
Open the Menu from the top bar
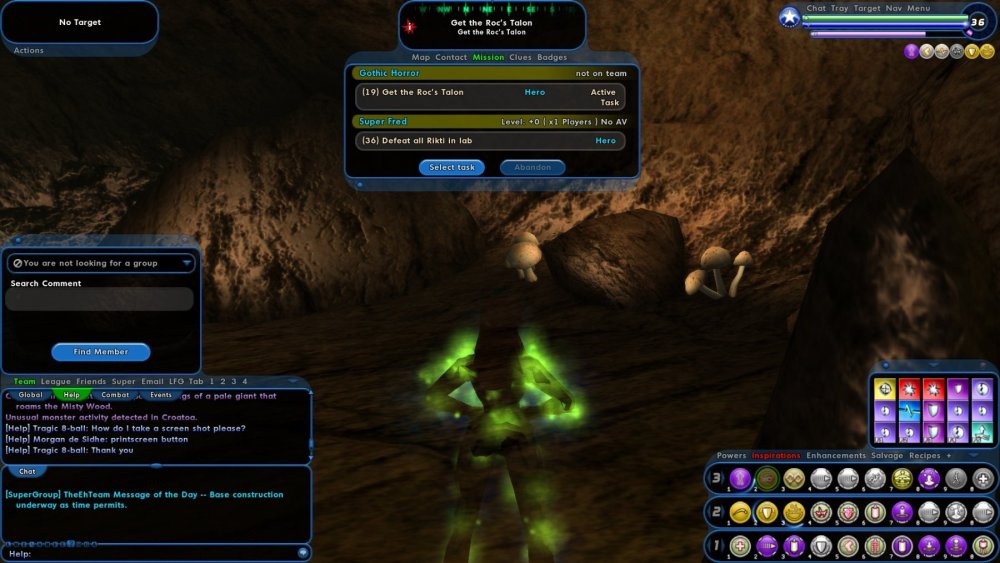[x=918, y=8]
